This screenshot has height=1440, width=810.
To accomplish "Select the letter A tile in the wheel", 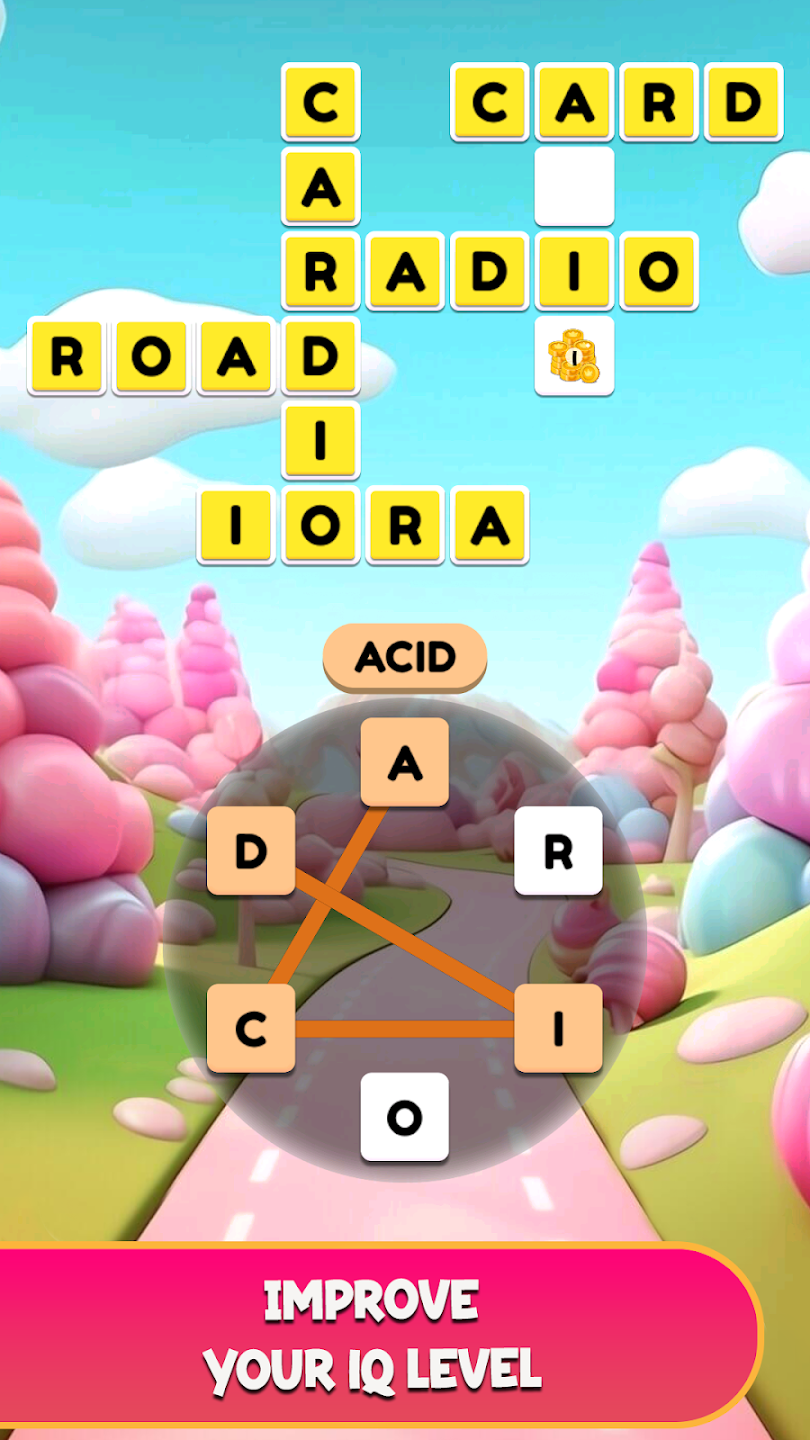I will pyautogui.click(x=404, y=762).
